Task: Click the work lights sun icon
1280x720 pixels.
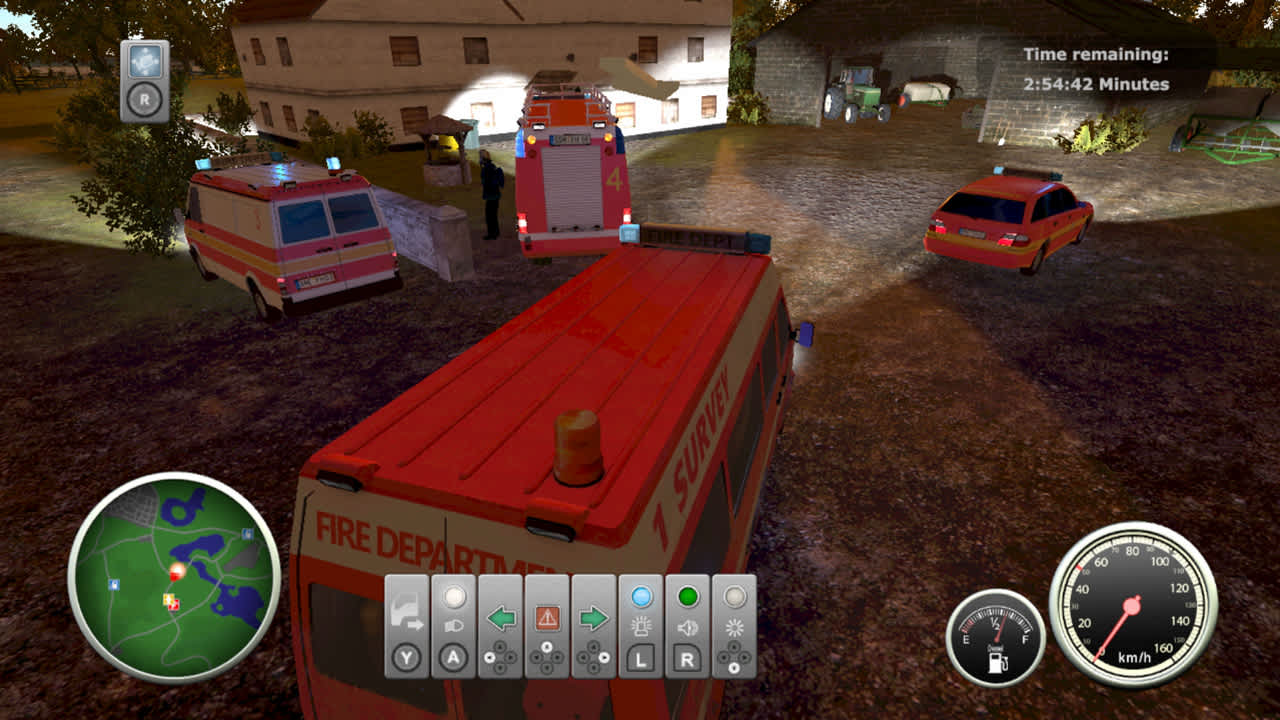Action: pyautogui.click(x=733, y=627)
